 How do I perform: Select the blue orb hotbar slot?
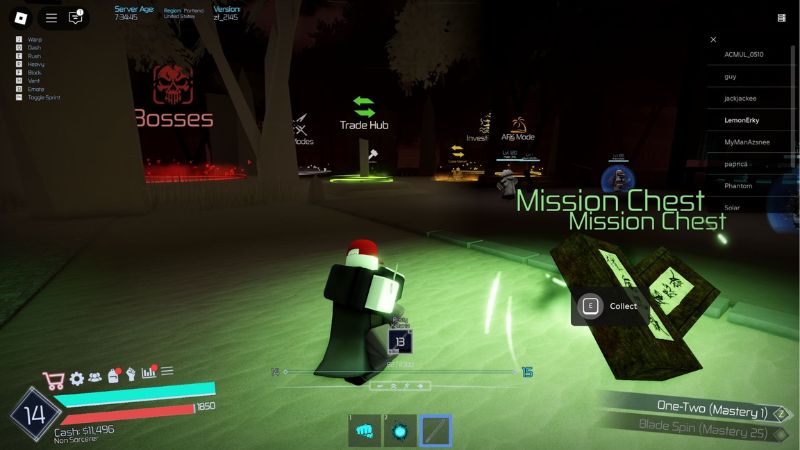click(400, 431)
